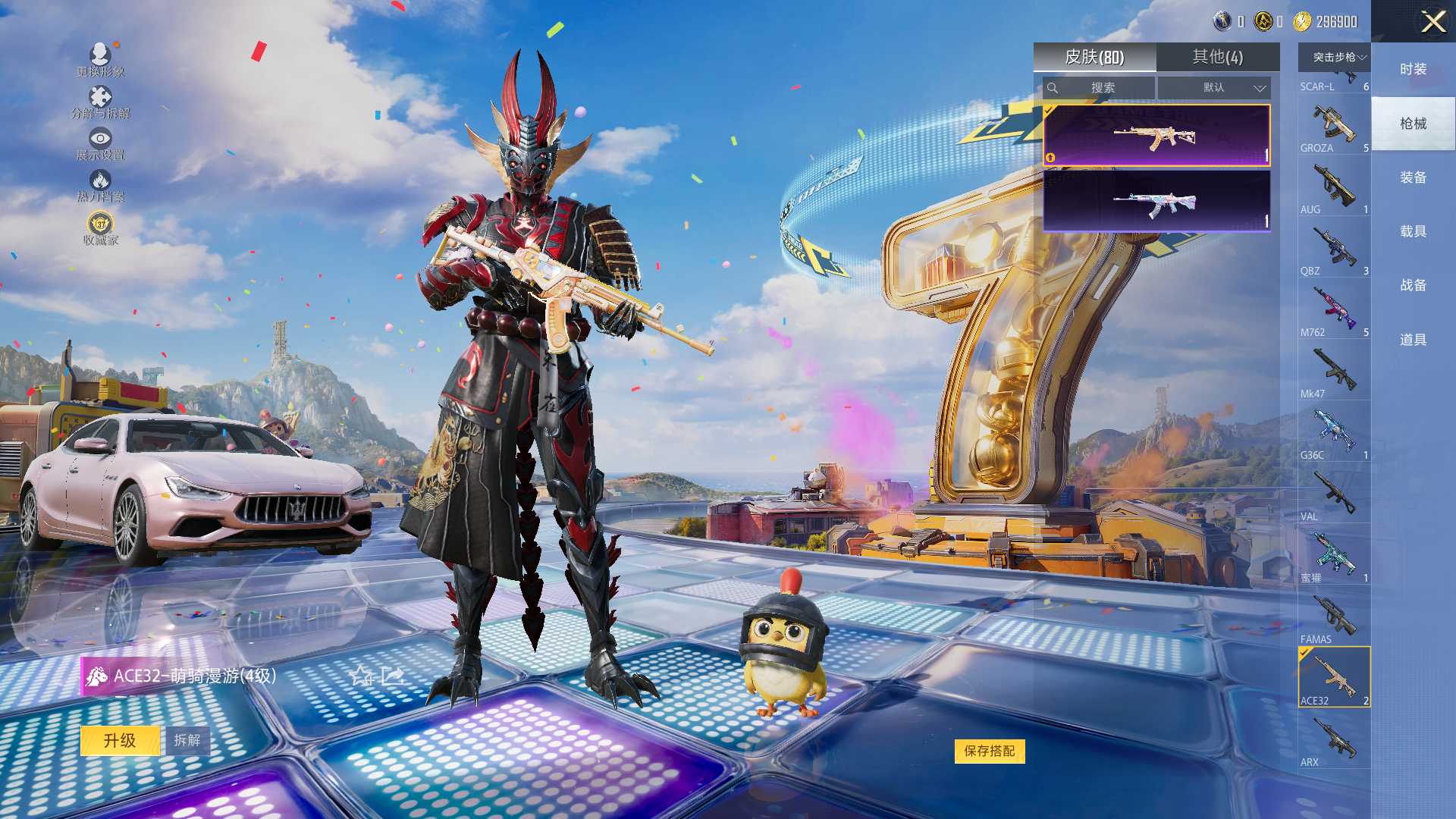1456x819 pixels.
Task: Switch to the 时装 category tab
Action: 1413,69
